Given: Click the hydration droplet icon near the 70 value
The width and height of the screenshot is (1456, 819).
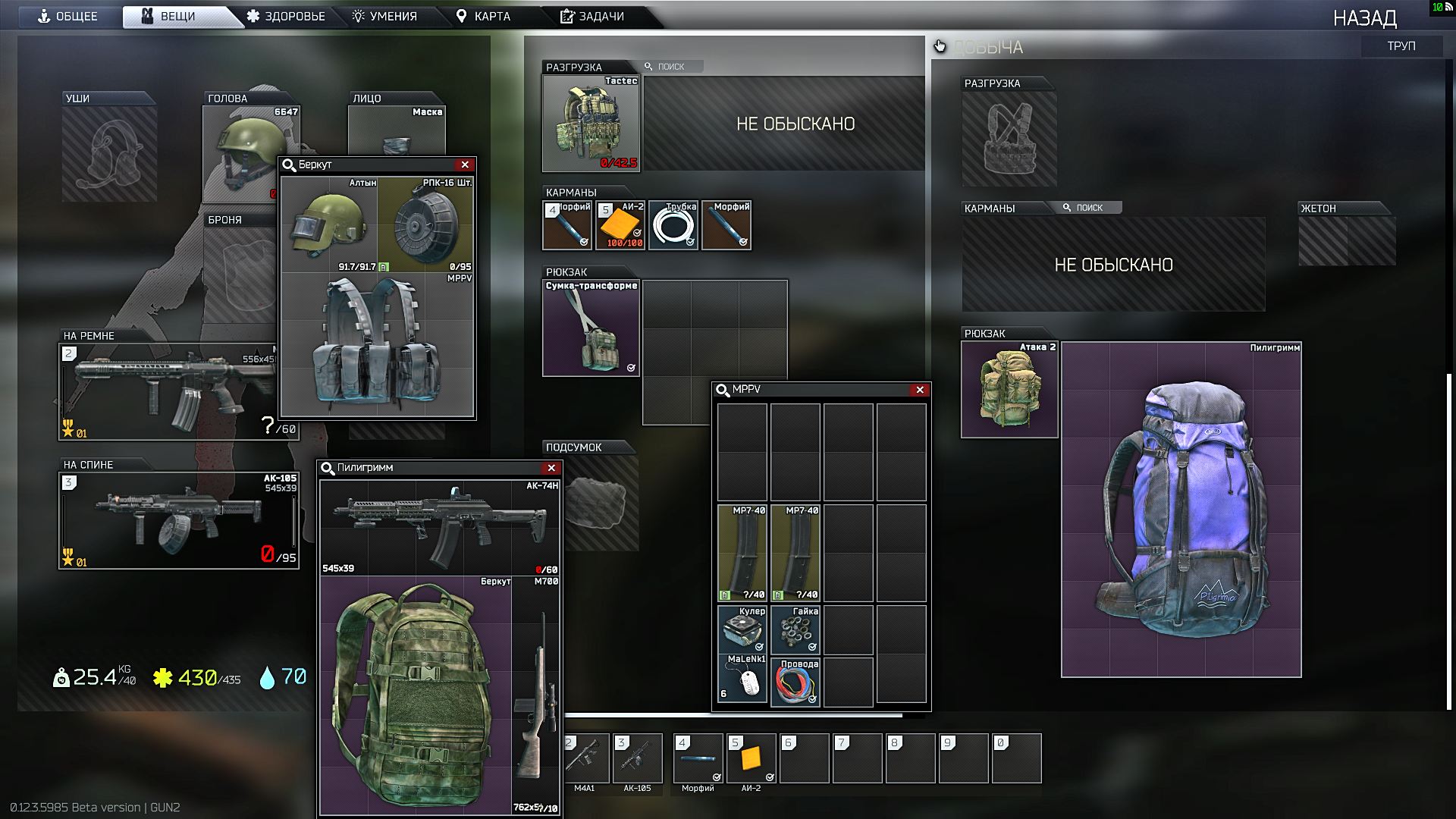Looking at the screenshot, I should click(267, 677).
